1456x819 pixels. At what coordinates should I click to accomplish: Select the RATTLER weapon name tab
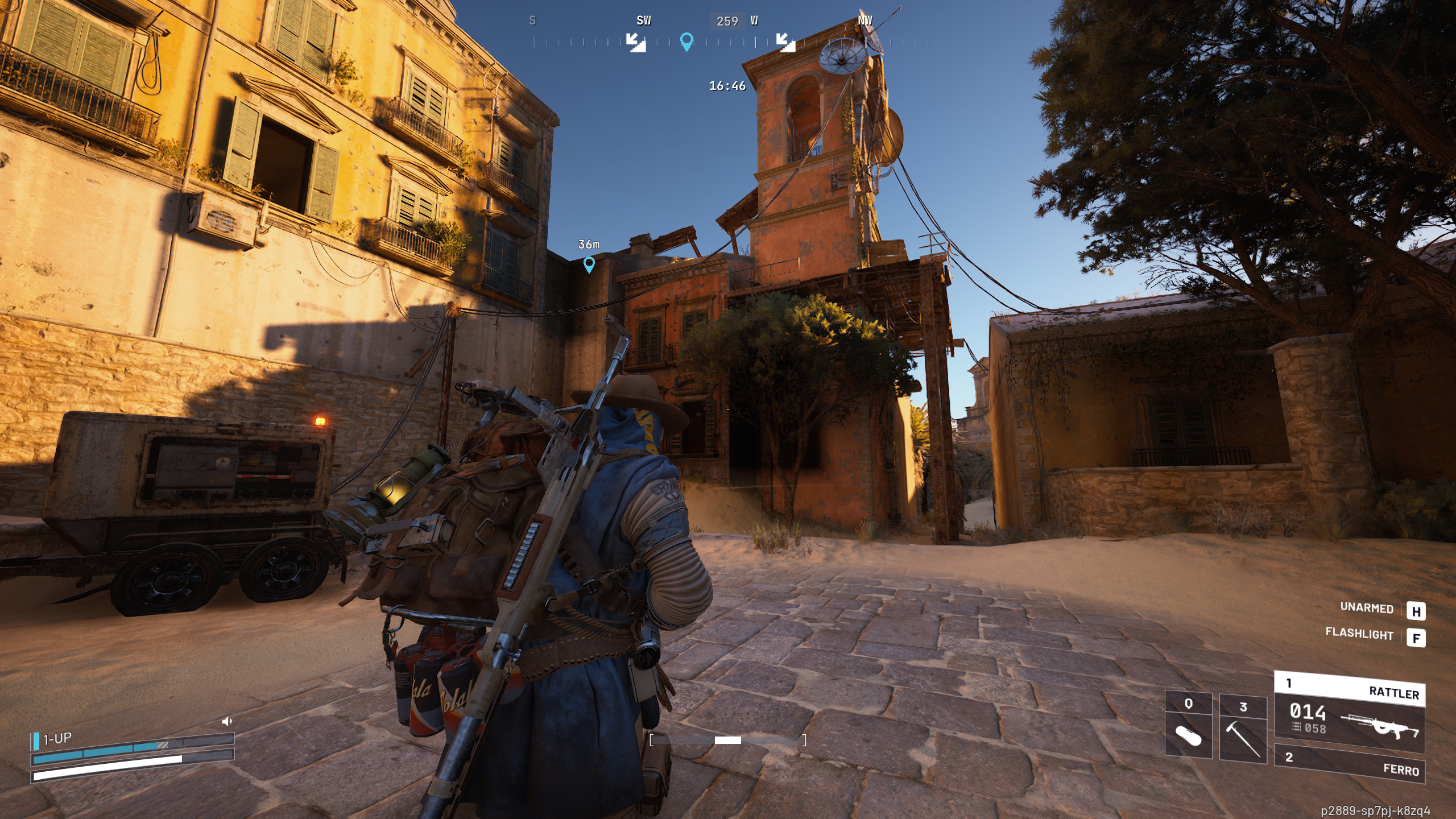pyautogui.click(x=1393, y=693)
